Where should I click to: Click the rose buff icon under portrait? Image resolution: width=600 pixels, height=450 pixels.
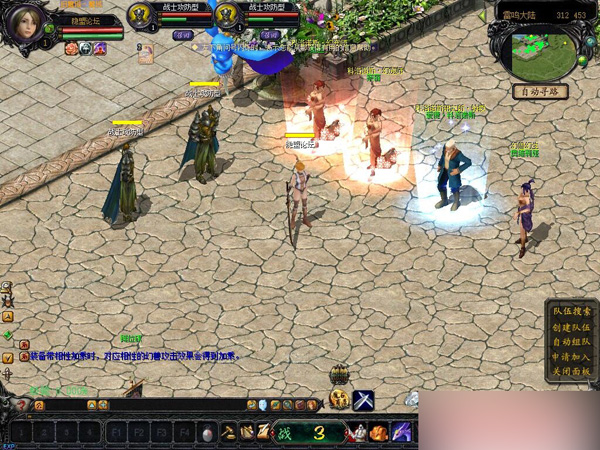[71, 48]
